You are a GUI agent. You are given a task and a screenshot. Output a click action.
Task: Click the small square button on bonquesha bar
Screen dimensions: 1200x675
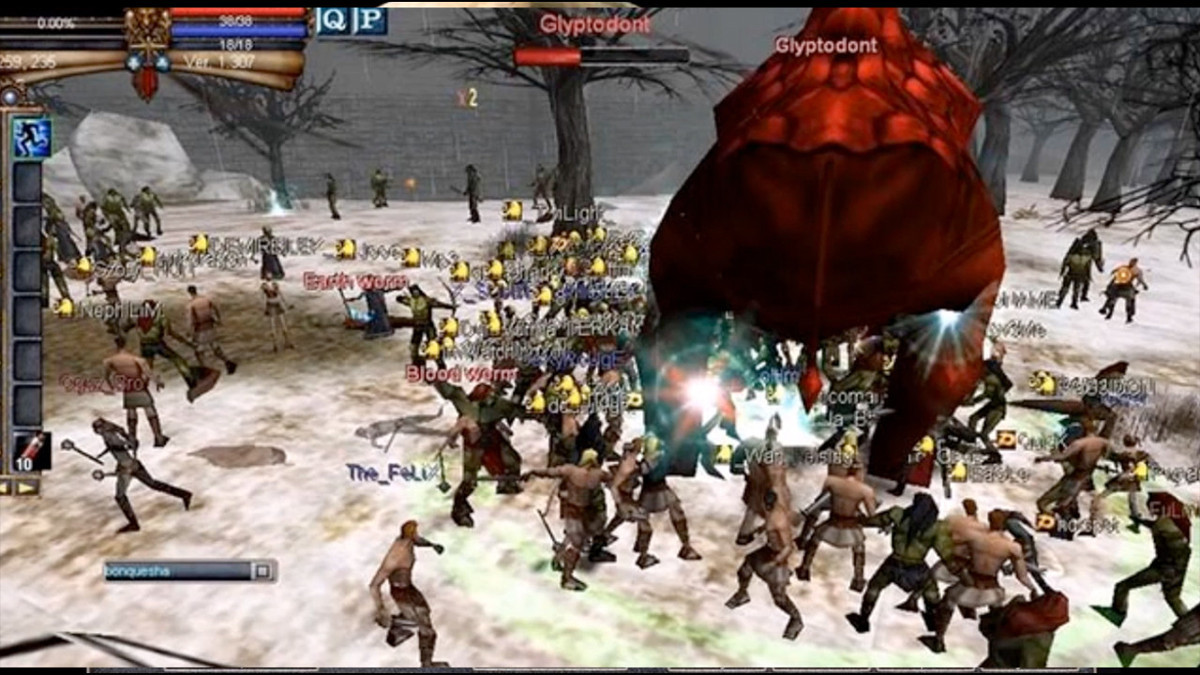click(x=262, y=571)
